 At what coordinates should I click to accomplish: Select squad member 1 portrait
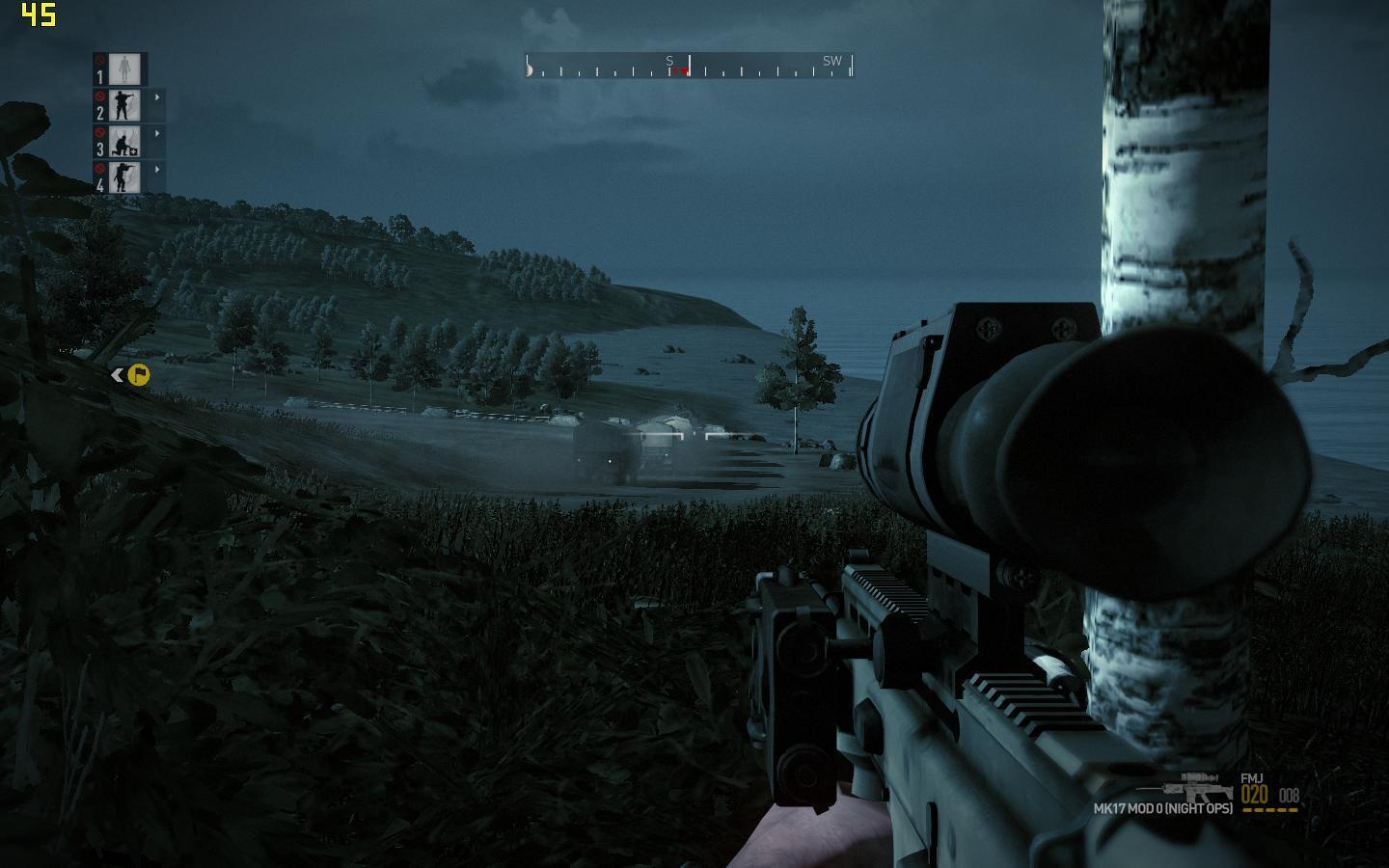click(124, 68)
